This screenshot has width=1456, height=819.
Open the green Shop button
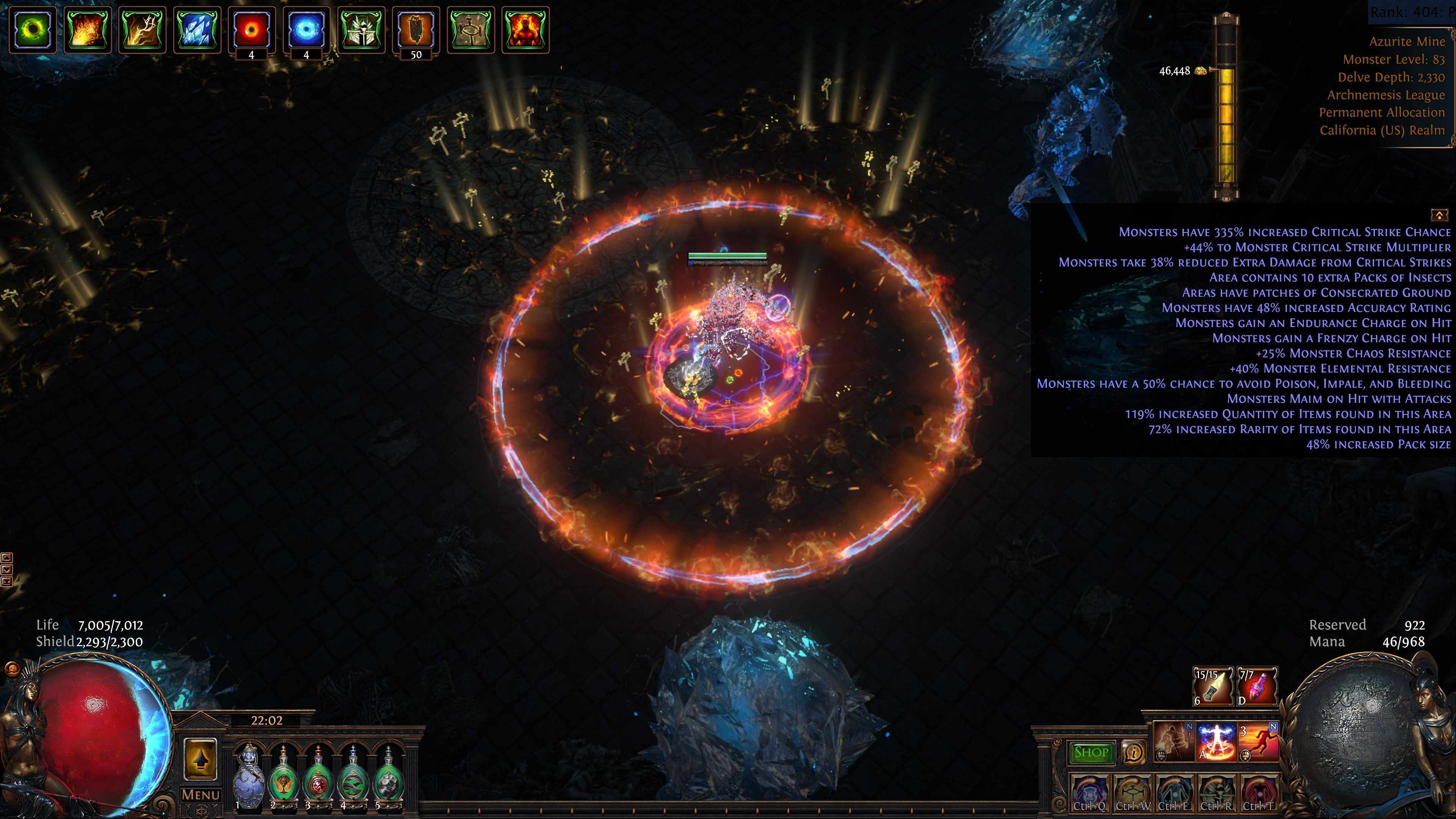tap(1091, 752)
